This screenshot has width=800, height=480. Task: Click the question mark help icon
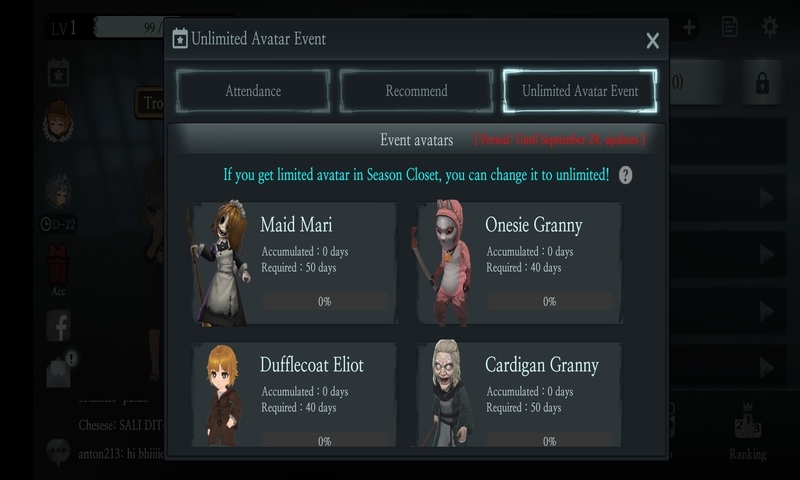click(626, 175)
